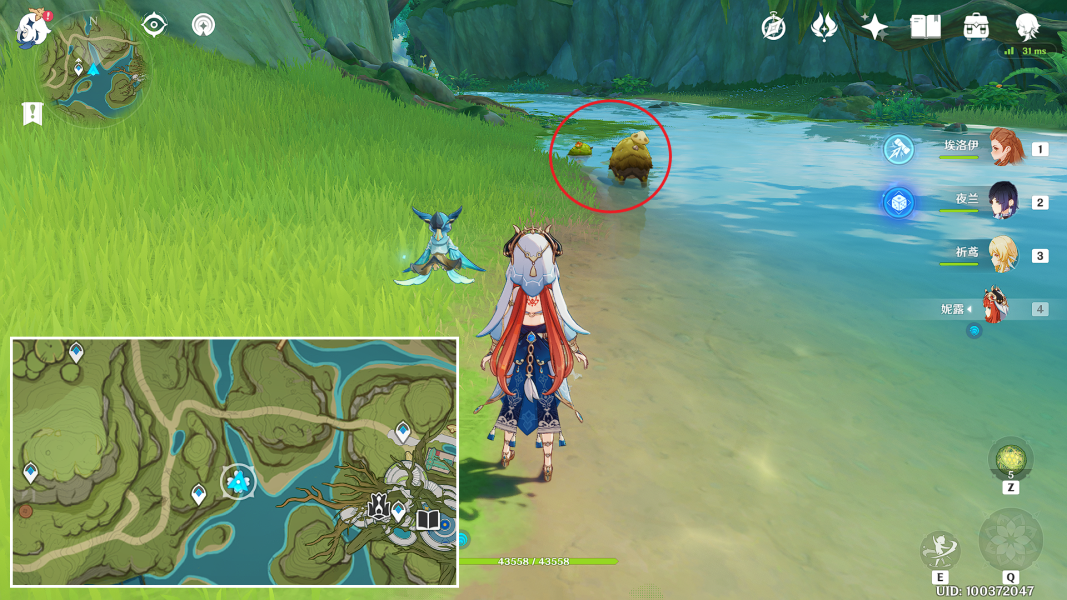The height and width of the screenshot is (600, 1067).
Task: Click the circular minimap
Action: click(x=92, y=70)
